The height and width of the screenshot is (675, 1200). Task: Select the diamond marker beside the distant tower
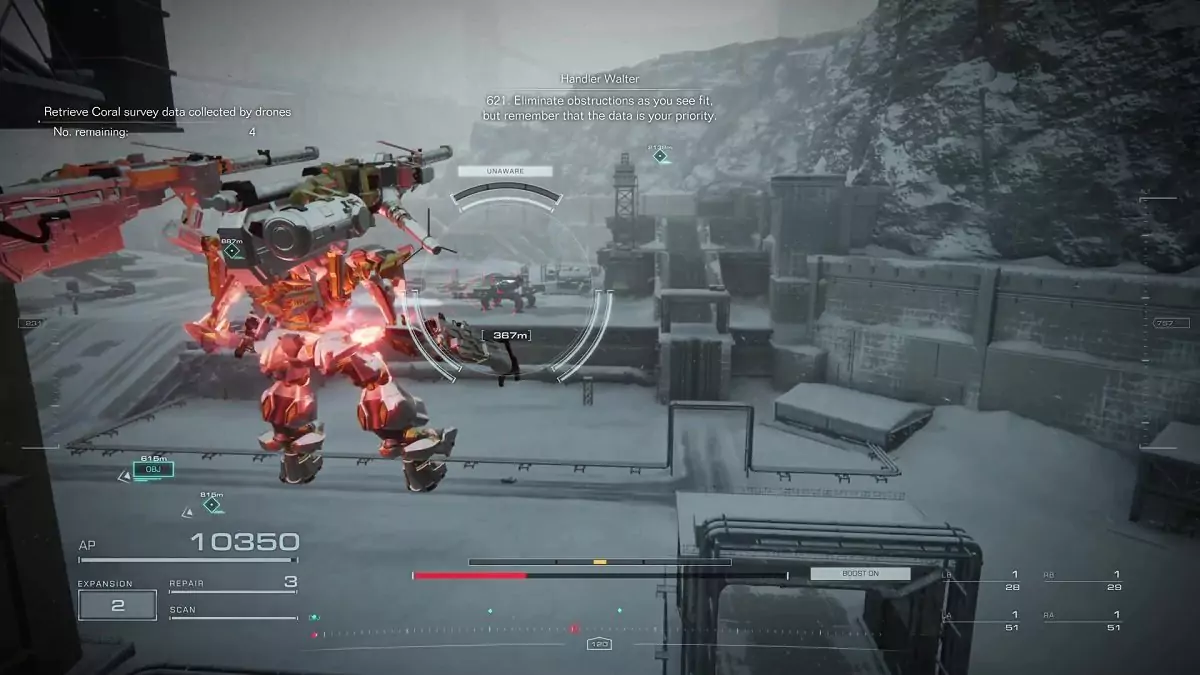(660, 156)
